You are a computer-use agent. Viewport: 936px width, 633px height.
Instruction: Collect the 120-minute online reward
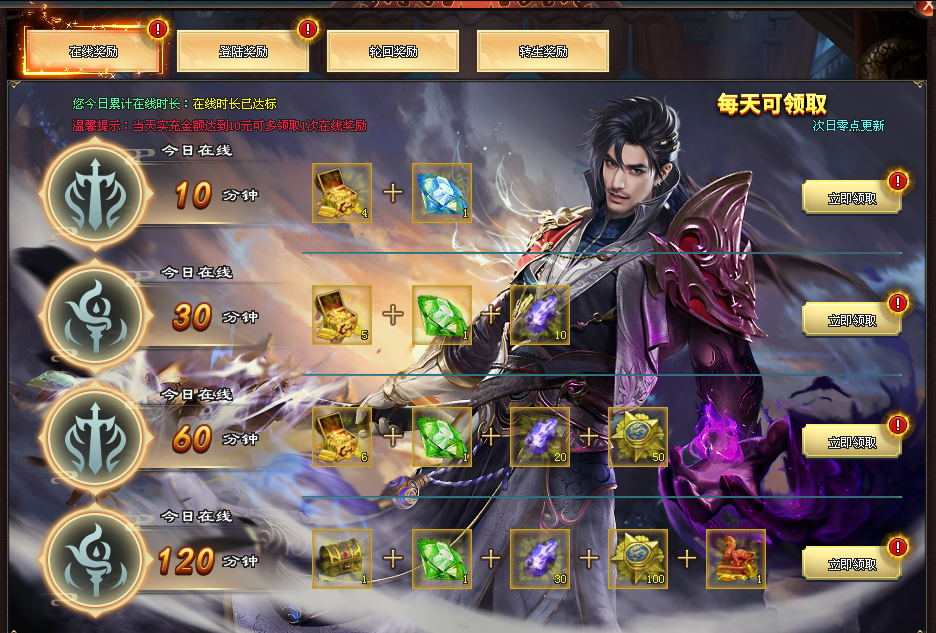tap(851, 563)
